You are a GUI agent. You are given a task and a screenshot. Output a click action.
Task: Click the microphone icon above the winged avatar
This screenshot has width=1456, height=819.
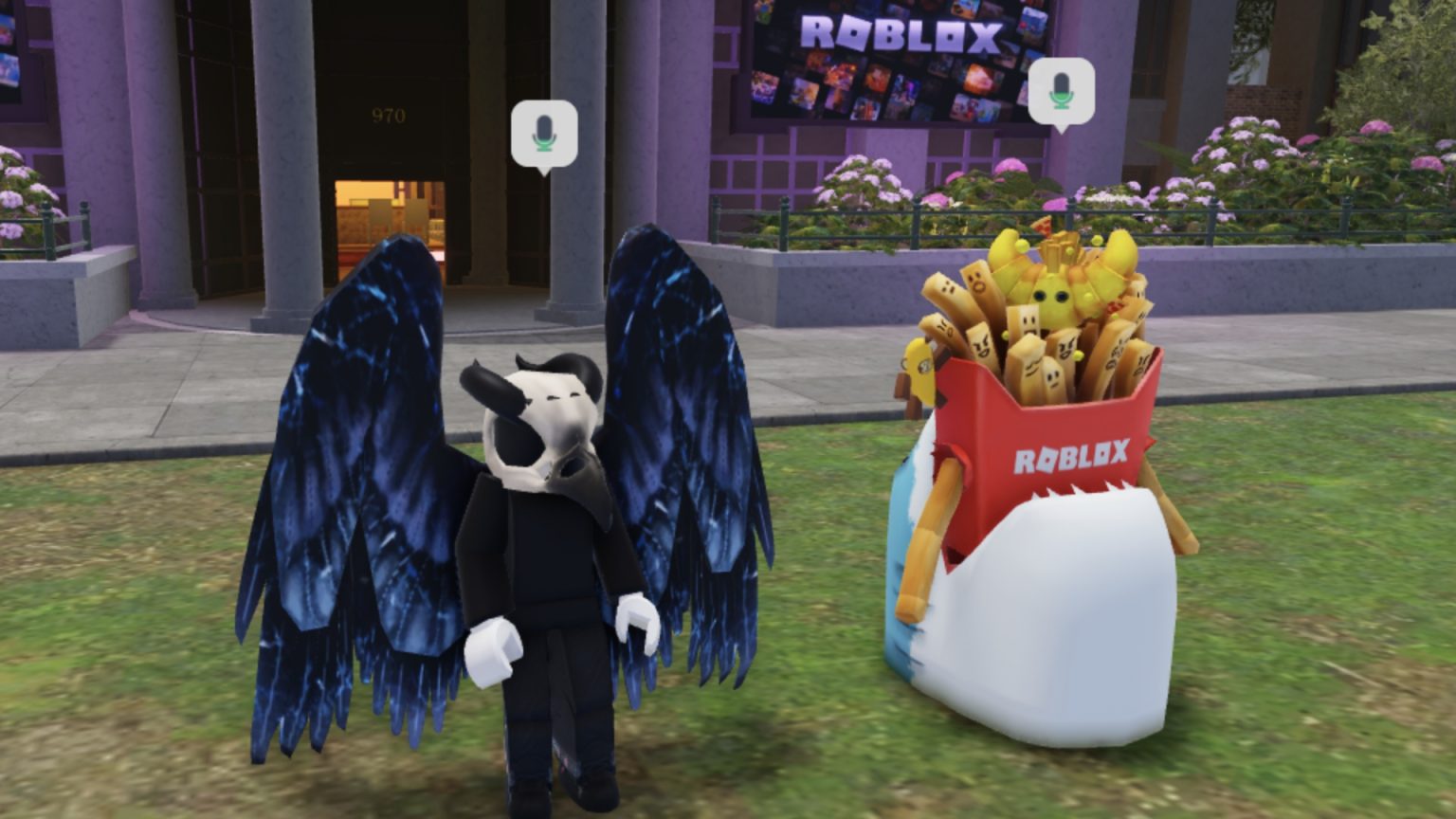(x=543, y=133)
